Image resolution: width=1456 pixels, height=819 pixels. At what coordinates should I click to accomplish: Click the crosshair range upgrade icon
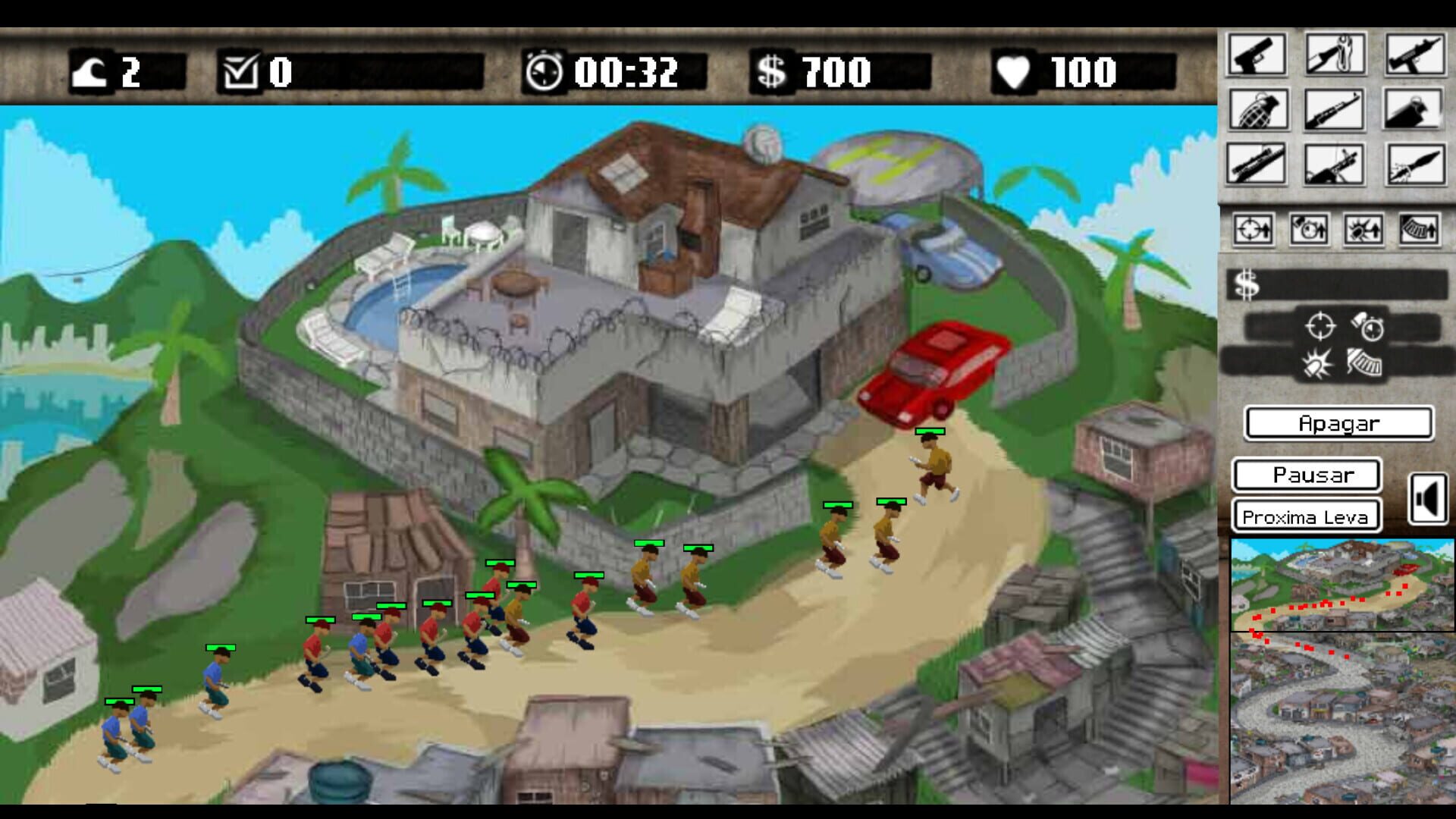(x=1254, y=230)
